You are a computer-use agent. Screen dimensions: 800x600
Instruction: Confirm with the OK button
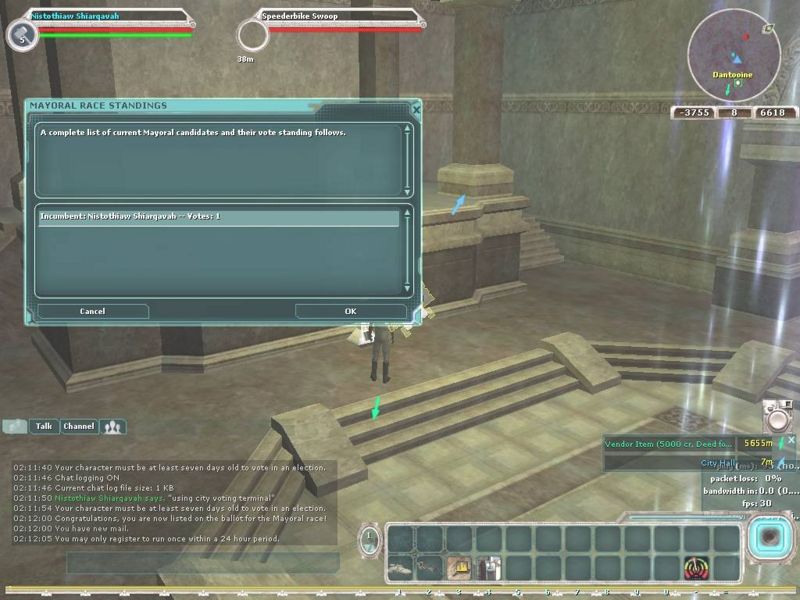pyautogui.click(x=350, y=312)
